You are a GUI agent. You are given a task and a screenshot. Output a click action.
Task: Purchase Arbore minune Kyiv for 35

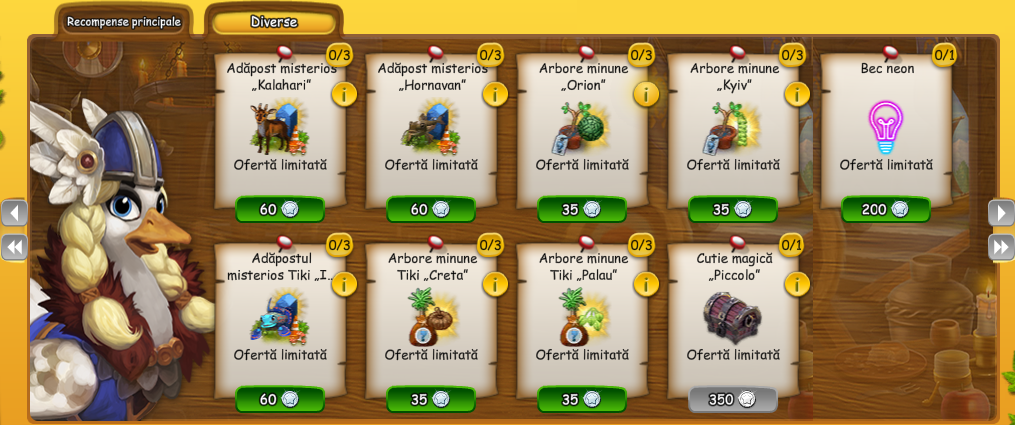733,209
